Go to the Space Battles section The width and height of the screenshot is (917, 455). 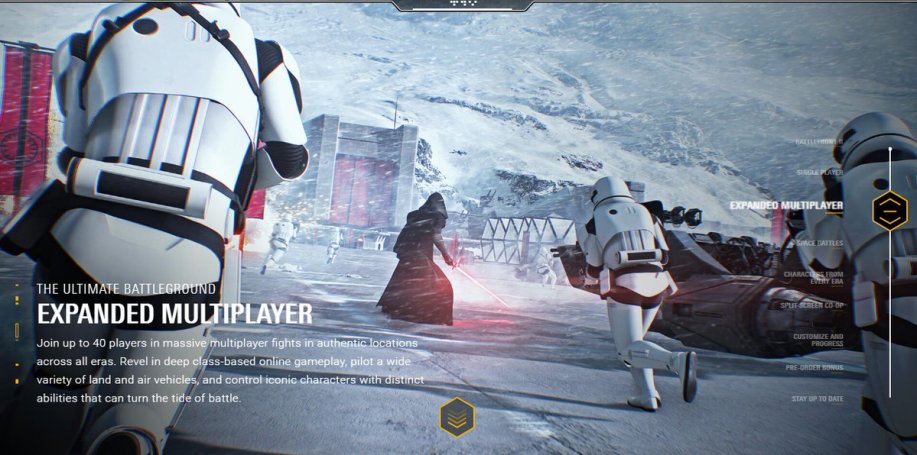click(x=819, y=243)
